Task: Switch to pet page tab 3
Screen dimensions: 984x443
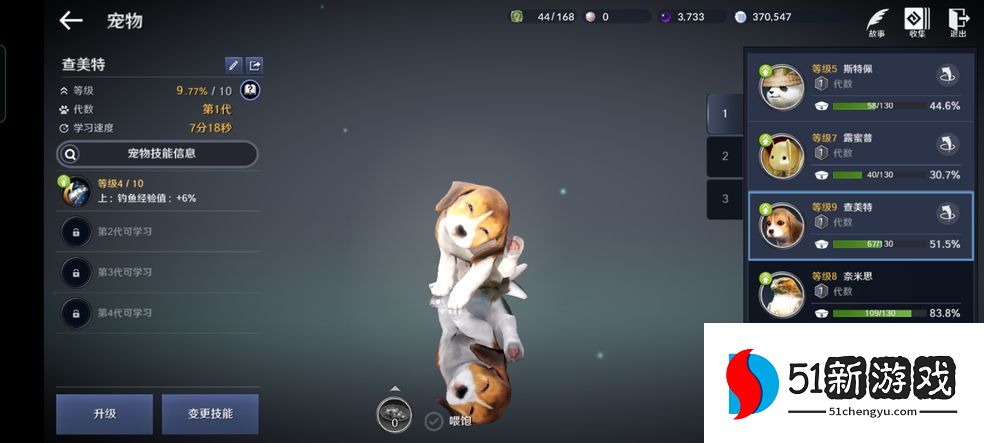Action: click(x=725, y=198)
